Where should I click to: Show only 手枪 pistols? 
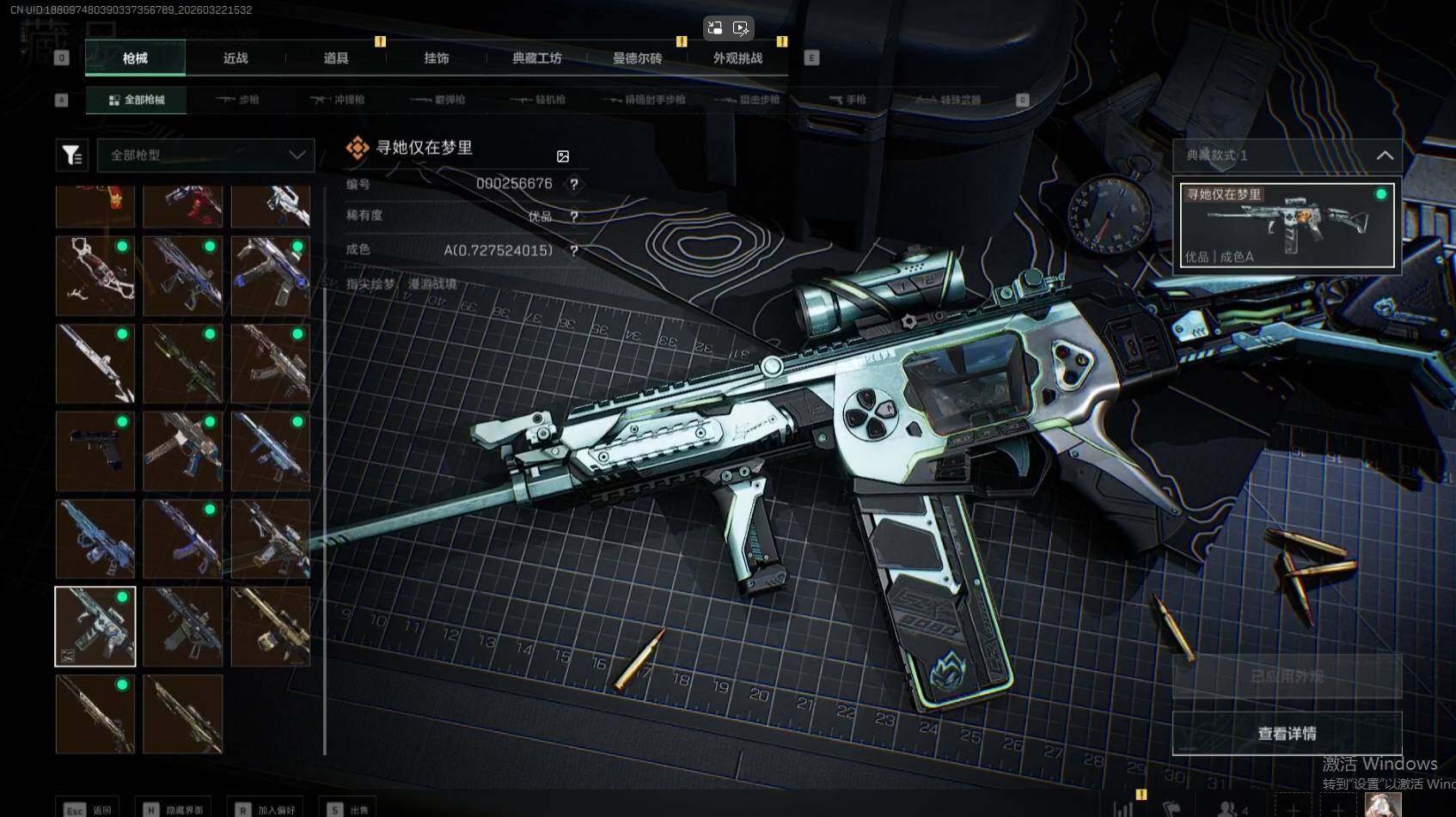click(x=847, y=100)
